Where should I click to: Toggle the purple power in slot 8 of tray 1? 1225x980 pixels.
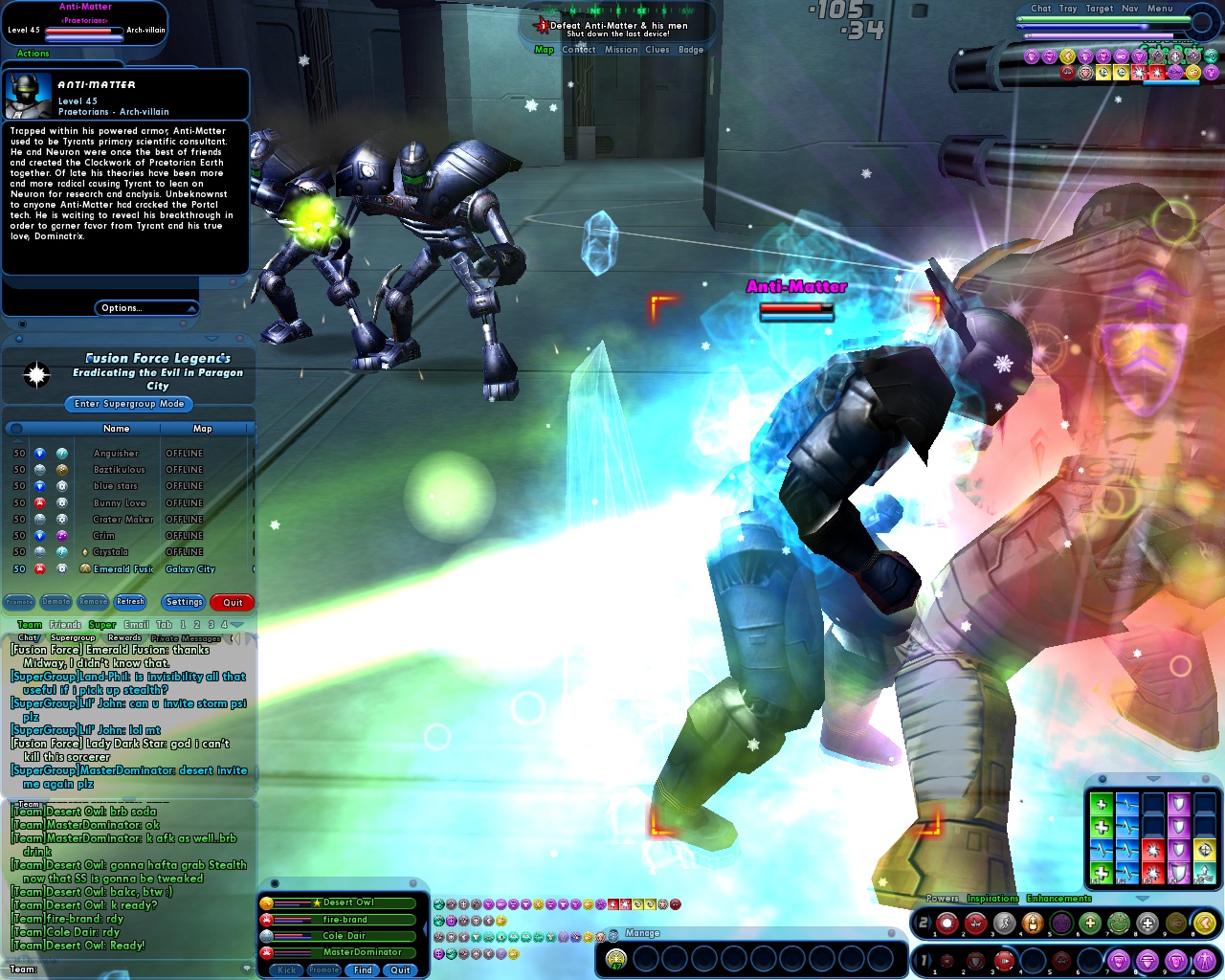click(1146, 961)
